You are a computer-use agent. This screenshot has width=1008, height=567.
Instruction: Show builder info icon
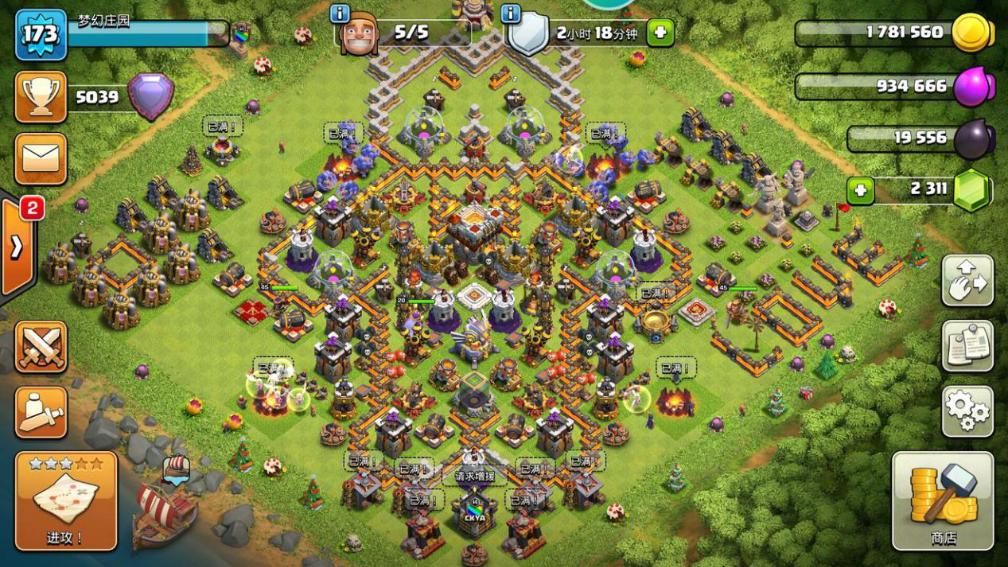click(x=340, y=13)
